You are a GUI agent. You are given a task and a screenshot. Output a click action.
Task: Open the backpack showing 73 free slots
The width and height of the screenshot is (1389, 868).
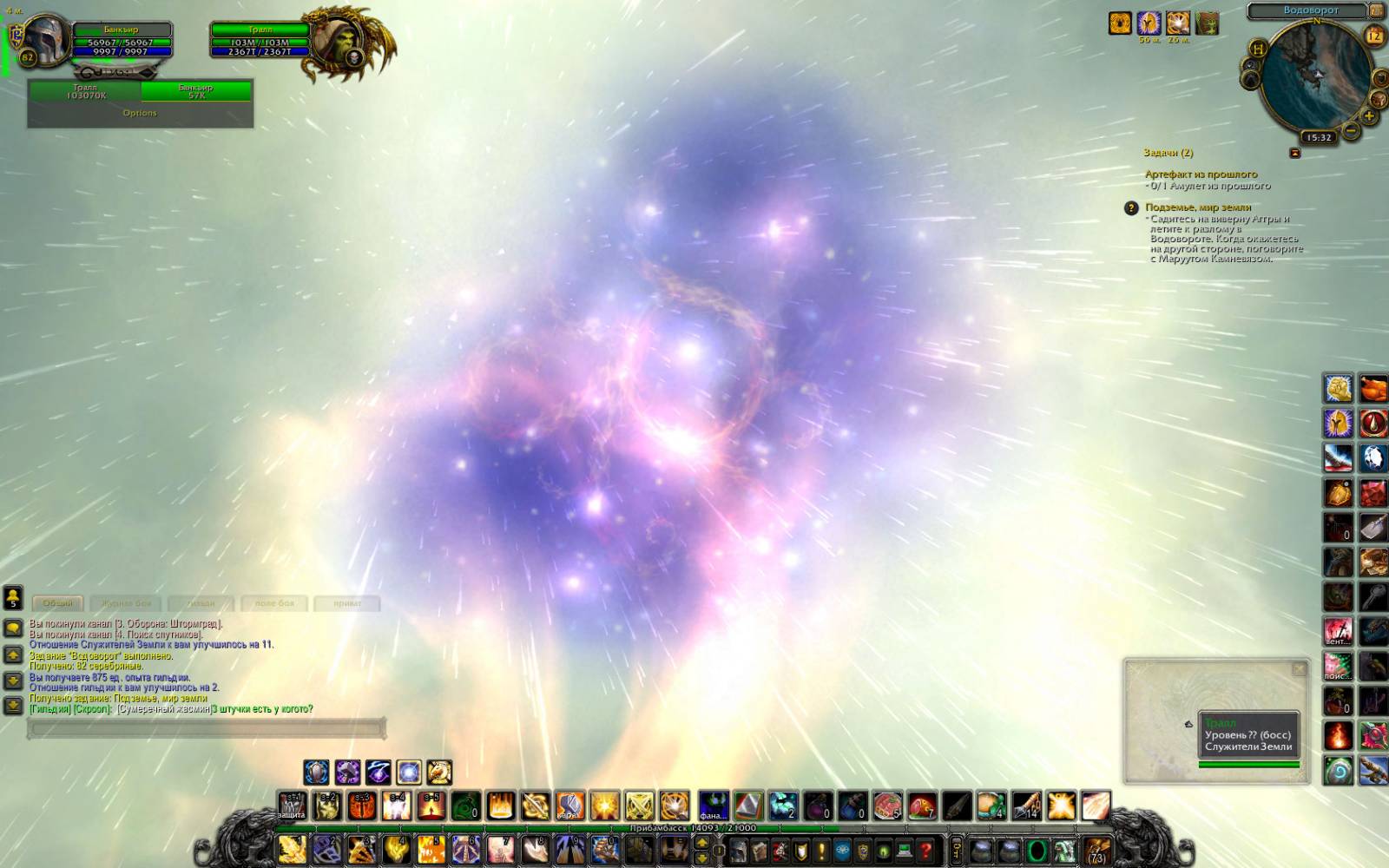[x=1098, y=850]
